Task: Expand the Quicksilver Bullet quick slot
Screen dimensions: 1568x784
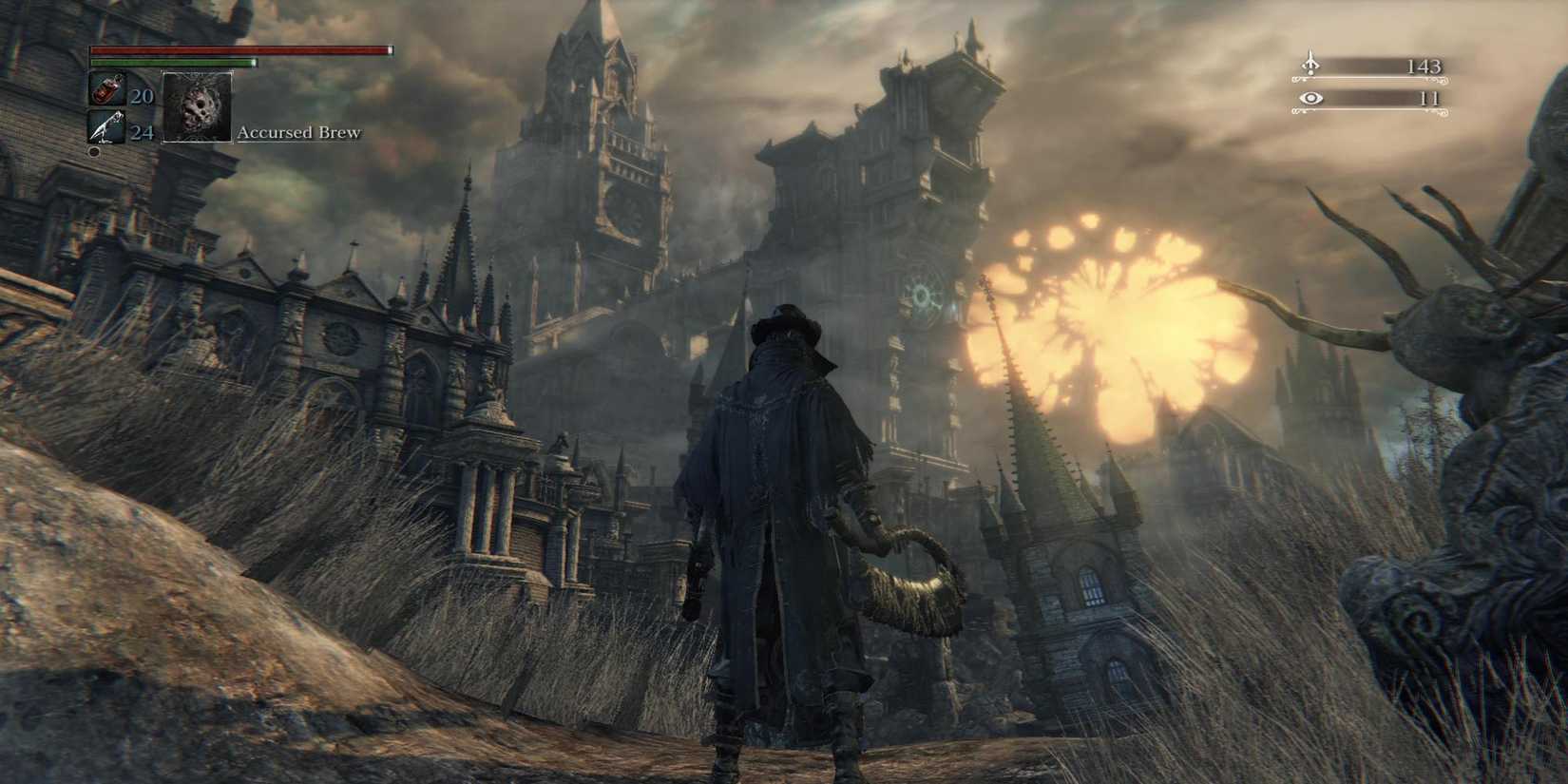Action: coord(105,125)
